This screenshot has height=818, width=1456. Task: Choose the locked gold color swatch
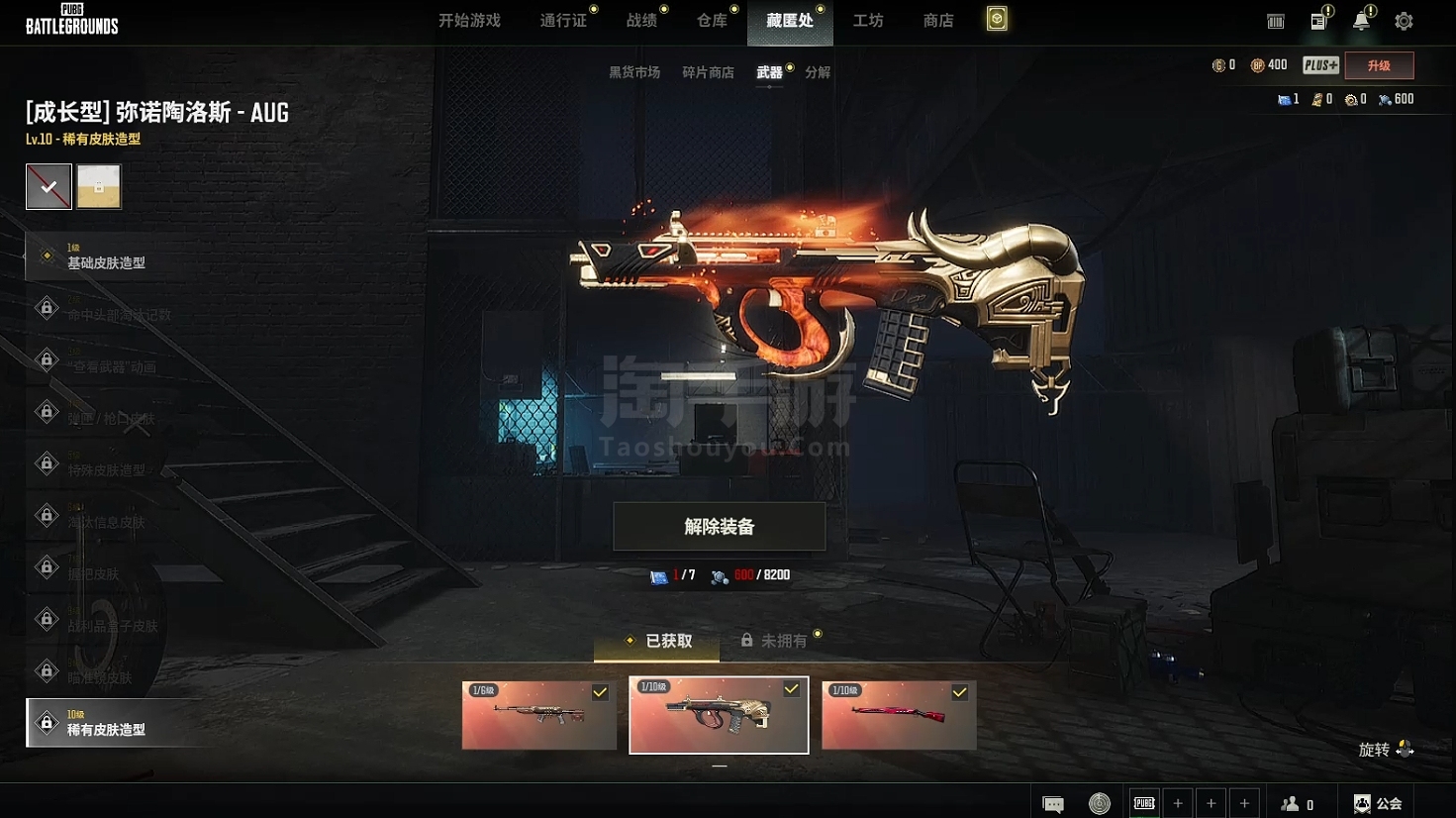point(99,186)
